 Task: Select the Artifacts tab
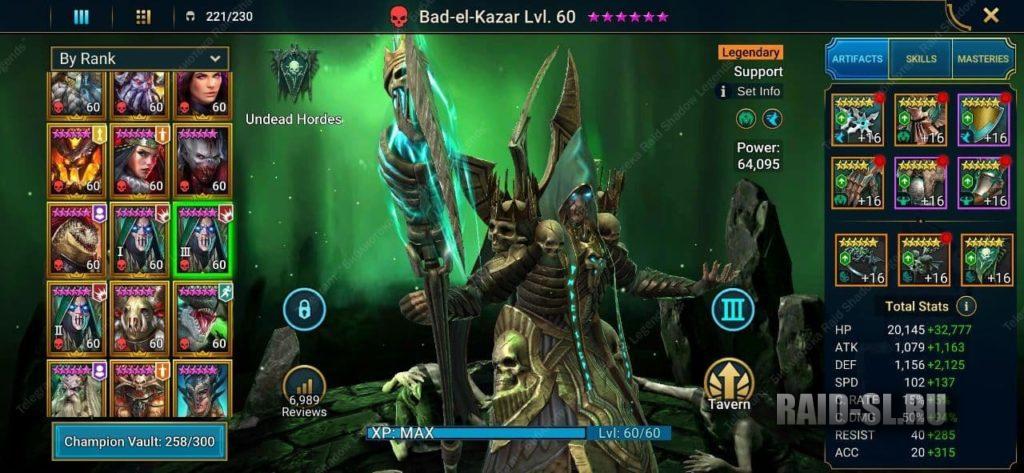pyautogui.click(x=857, y=59)
